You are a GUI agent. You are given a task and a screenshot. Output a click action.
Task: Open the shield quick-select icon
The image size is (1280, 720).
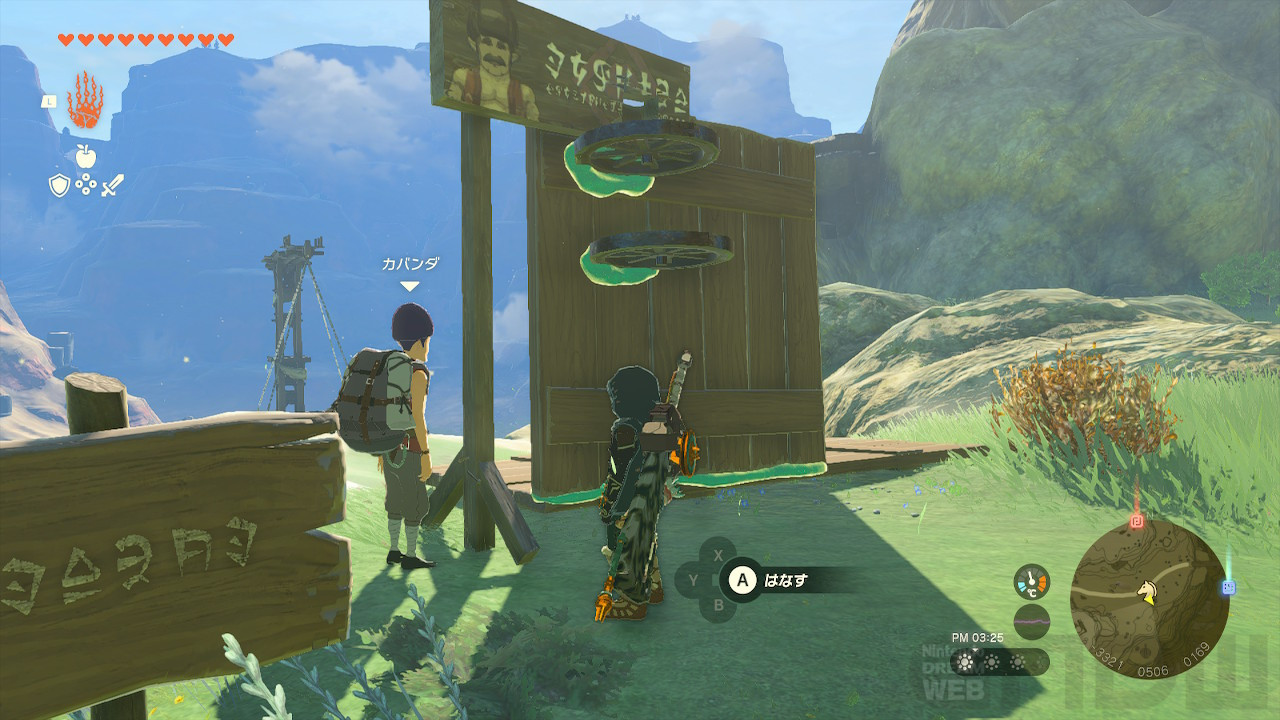point(59,184)
